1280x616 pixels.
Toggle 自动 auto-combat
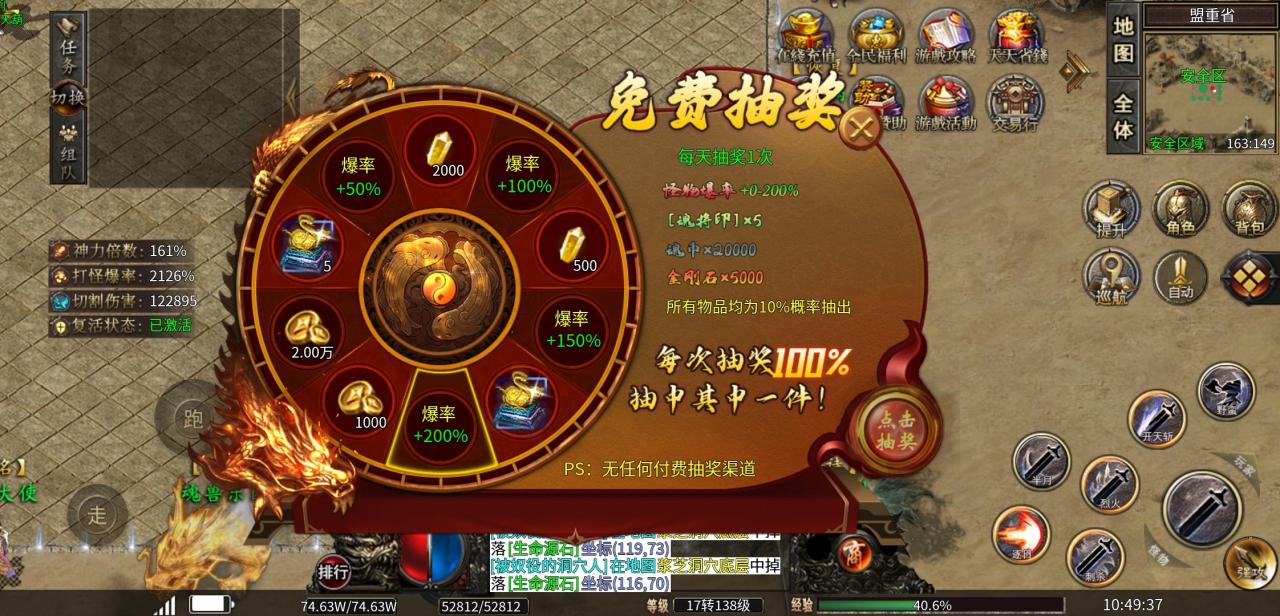tap(1181, 275)
